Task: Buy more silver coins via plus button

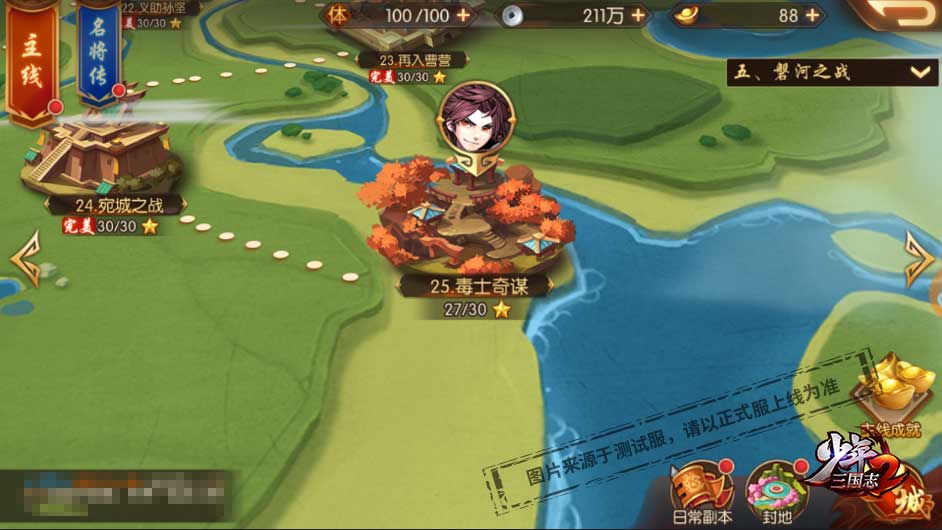Action: click(x=637, y=15)
